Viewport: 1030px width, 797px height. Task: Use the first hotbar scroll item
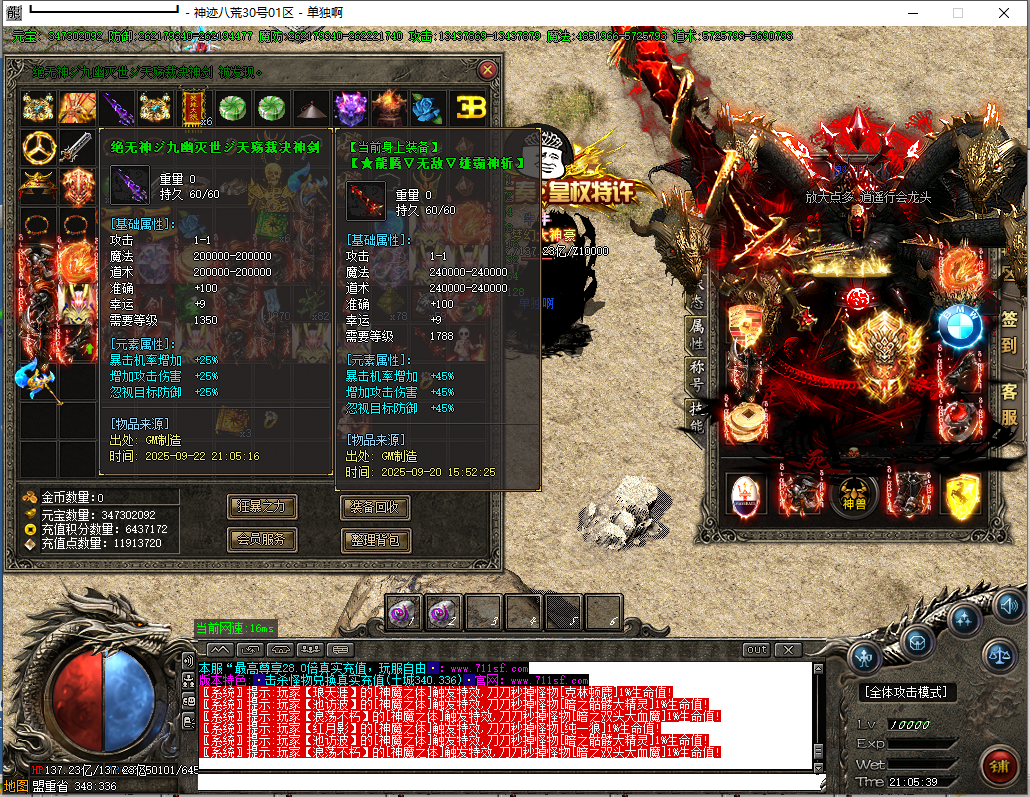pos(404,612)
